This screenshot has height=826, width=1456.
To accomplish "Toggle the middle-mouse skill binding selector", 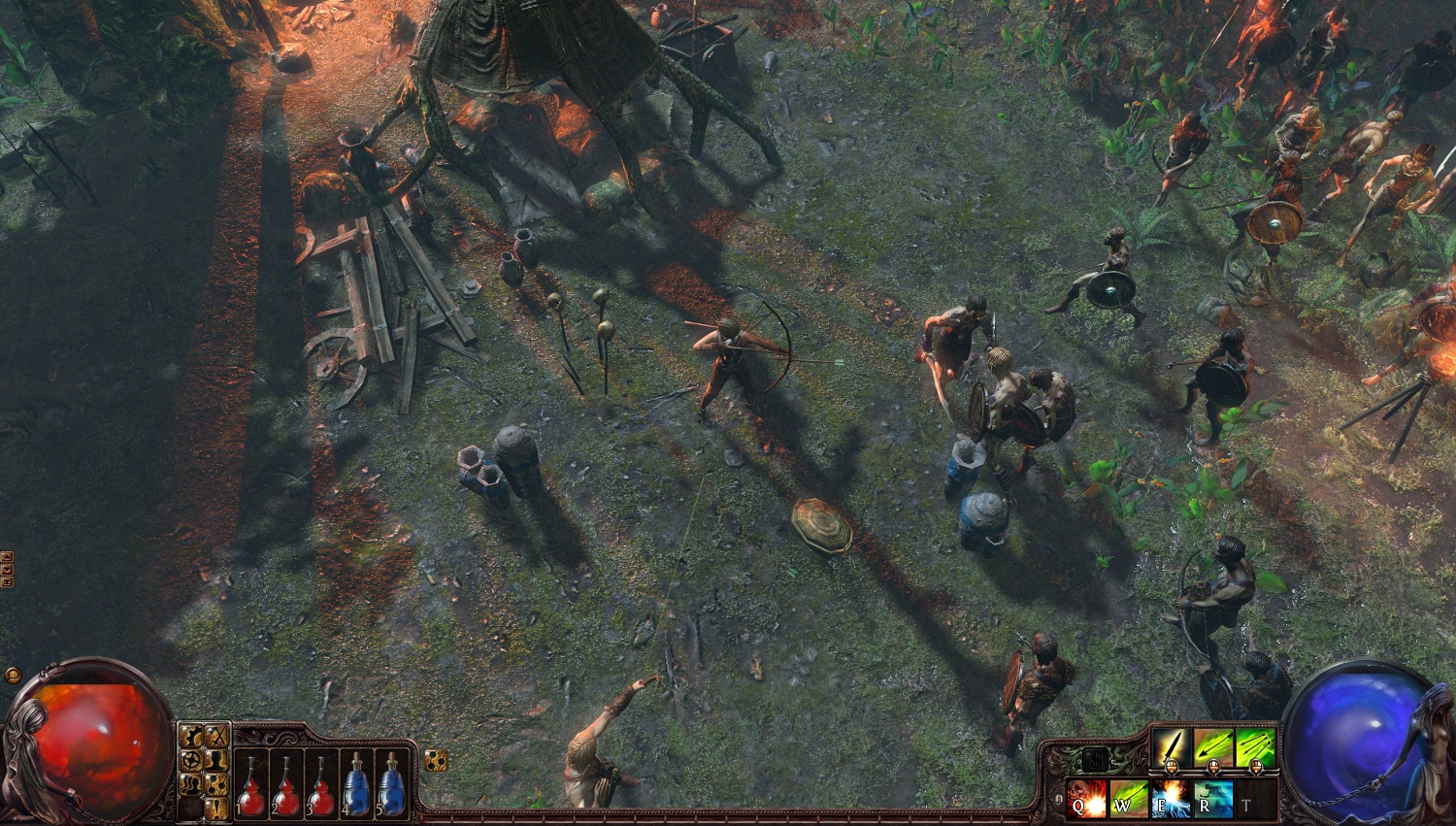I will coord(1213,767).
